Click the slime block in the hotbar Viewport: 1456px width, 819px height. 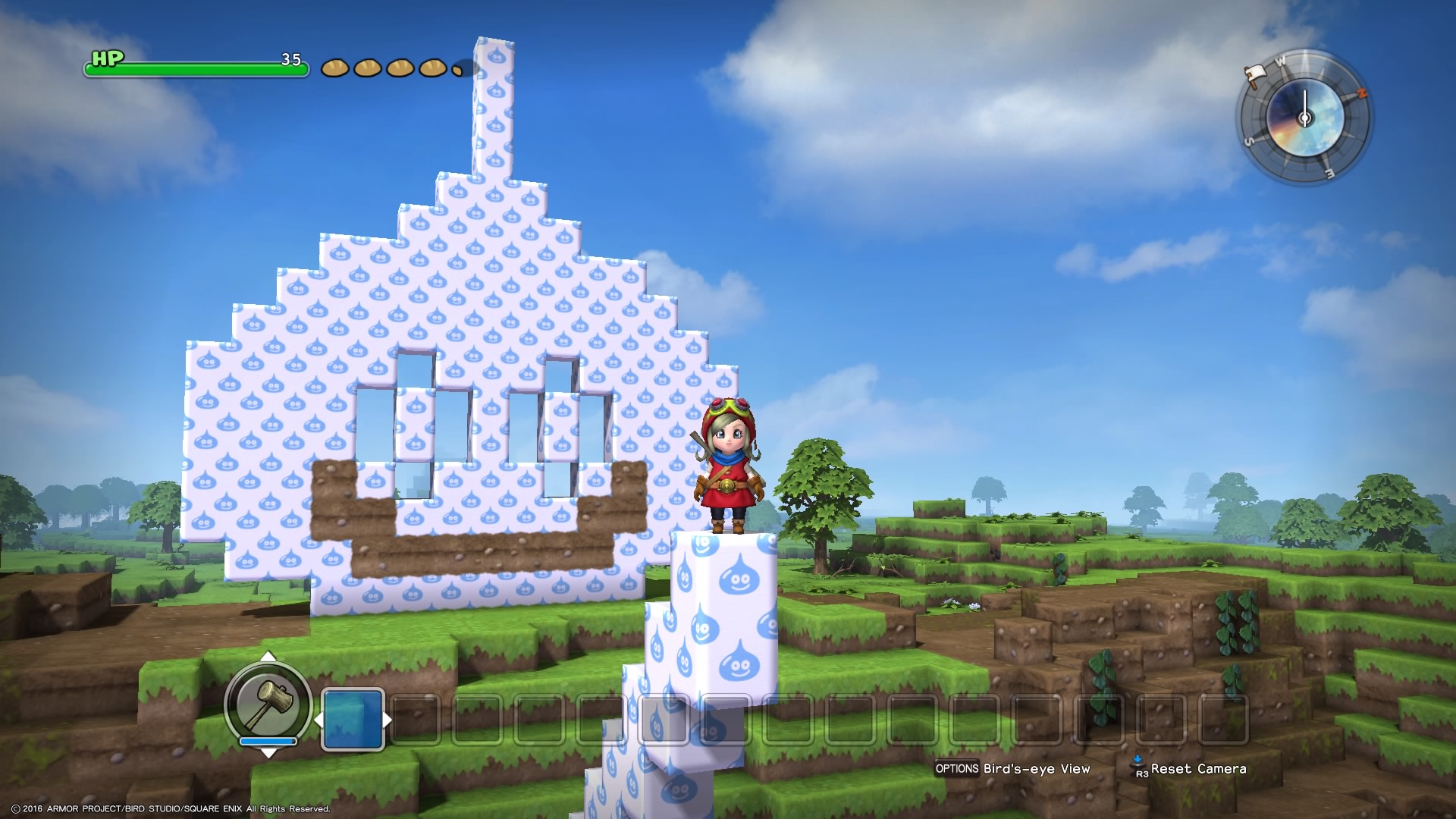click(353, 719)
